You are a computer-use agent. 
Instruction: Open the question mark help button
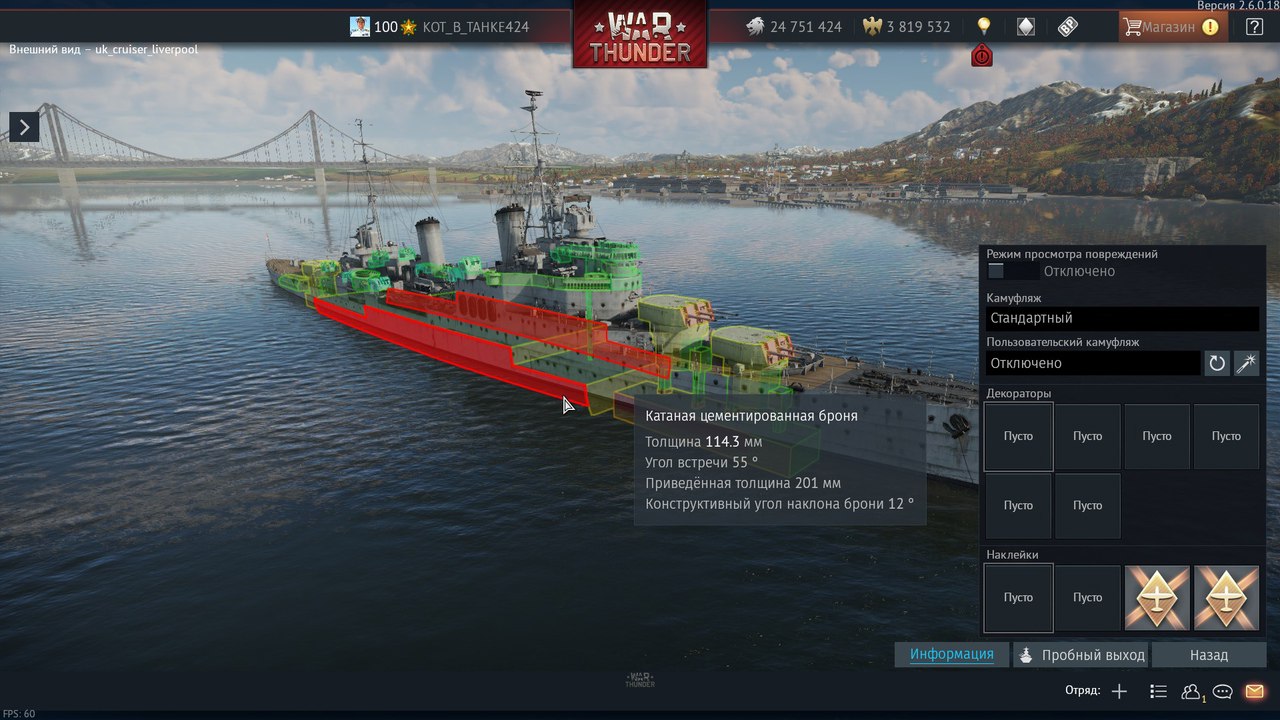point(1254,27)
